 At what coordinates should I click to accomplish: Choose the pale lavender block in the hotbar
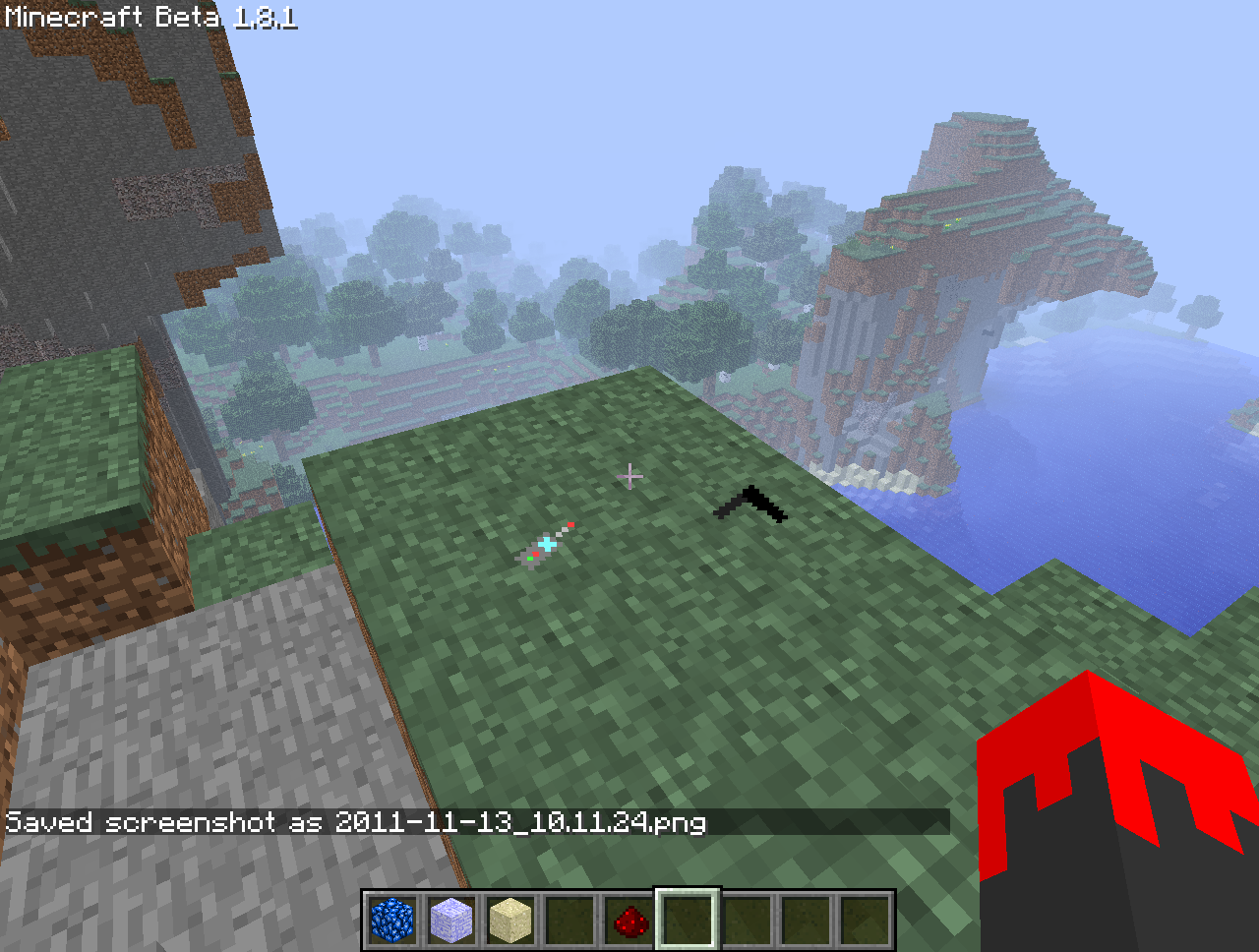(x=451, y=921)
